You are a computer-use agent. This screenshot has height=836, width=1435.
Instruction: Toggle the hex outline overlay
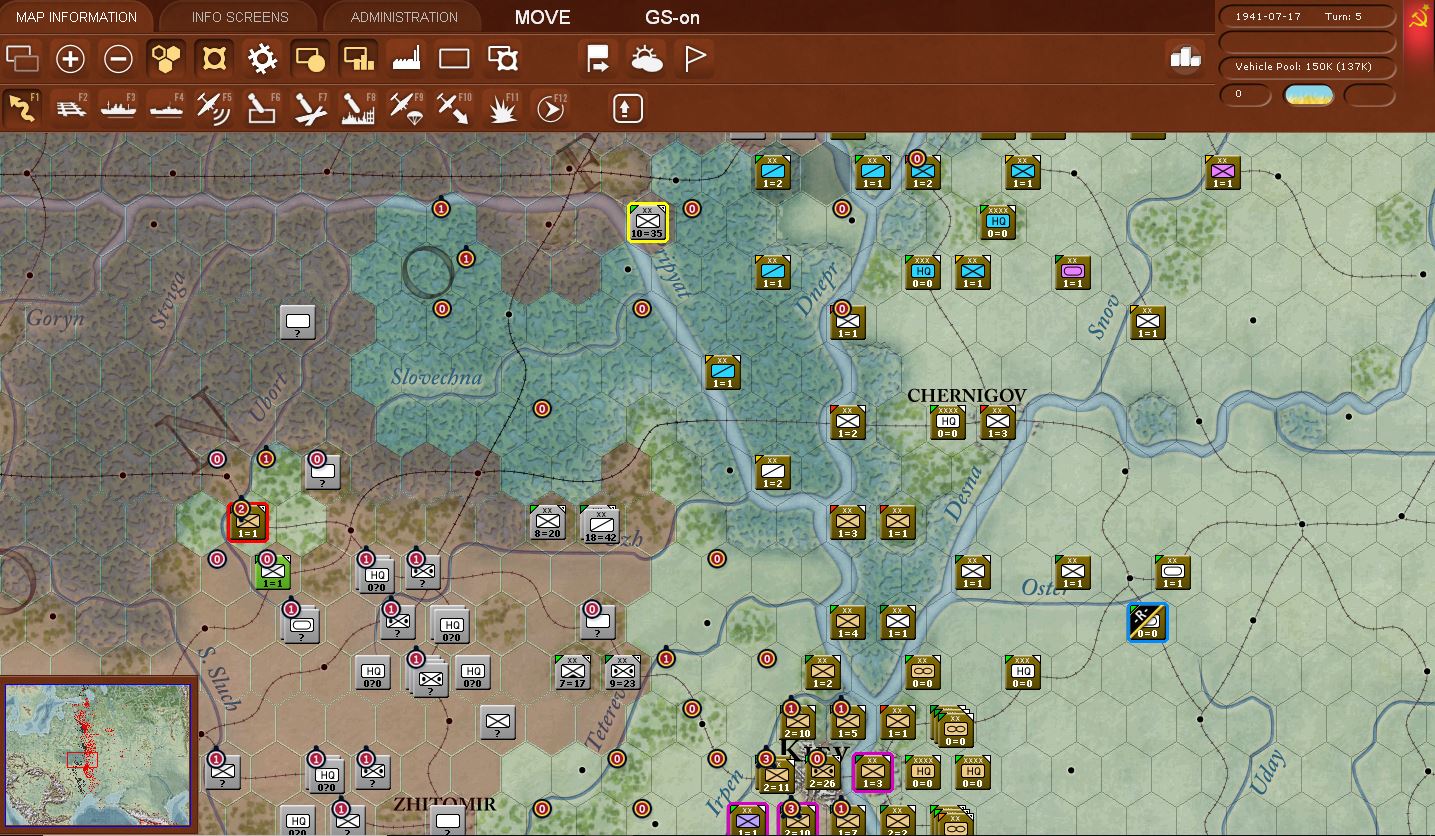[x=166, y=58]
